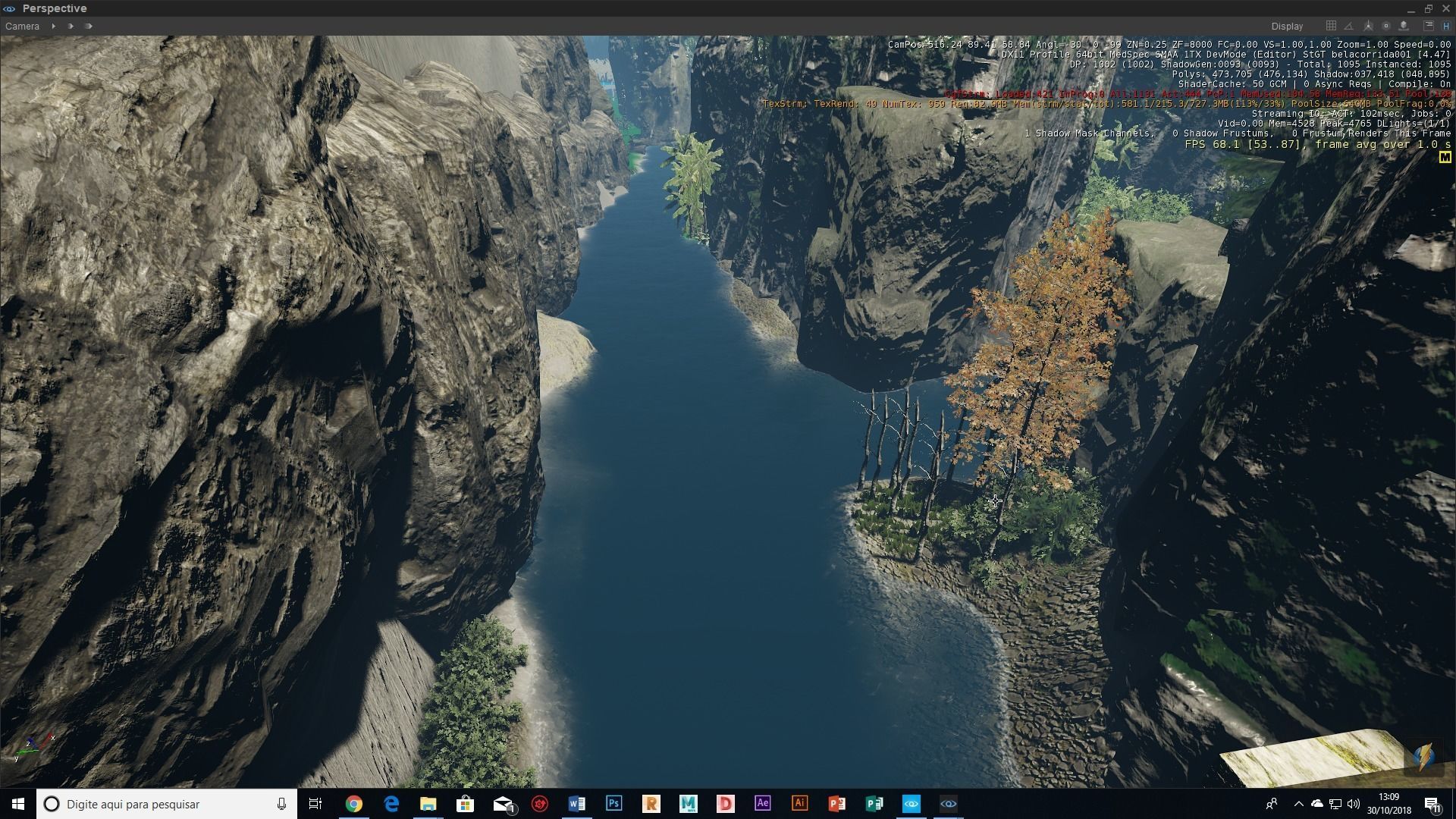The width and height of the screenshot is (1456, 819).
Task: Toggle grid snapping in the viewport toolbar
Action: (1331, 25)
